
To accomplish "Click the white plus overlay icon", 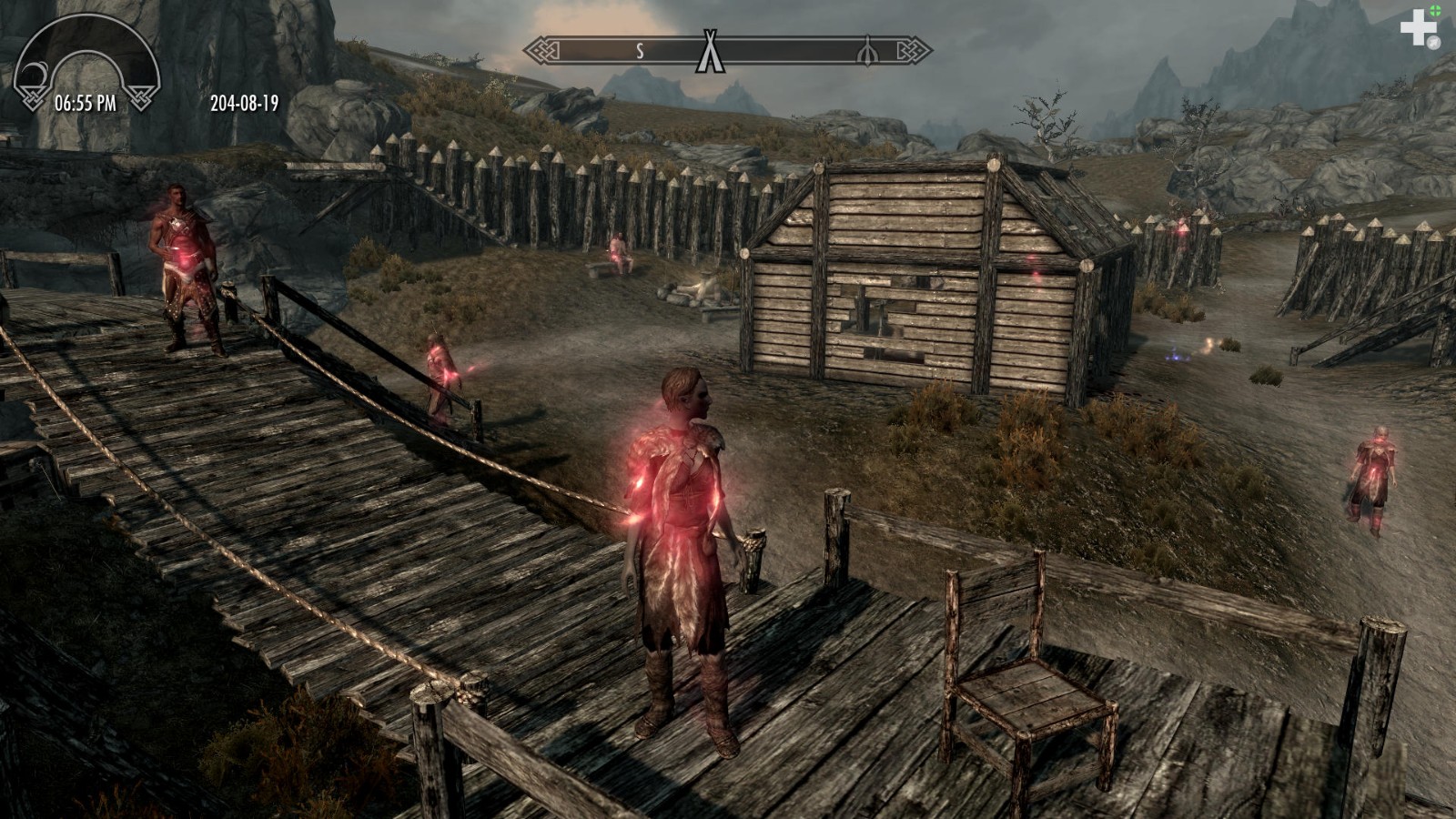I will pos(1418,28).
